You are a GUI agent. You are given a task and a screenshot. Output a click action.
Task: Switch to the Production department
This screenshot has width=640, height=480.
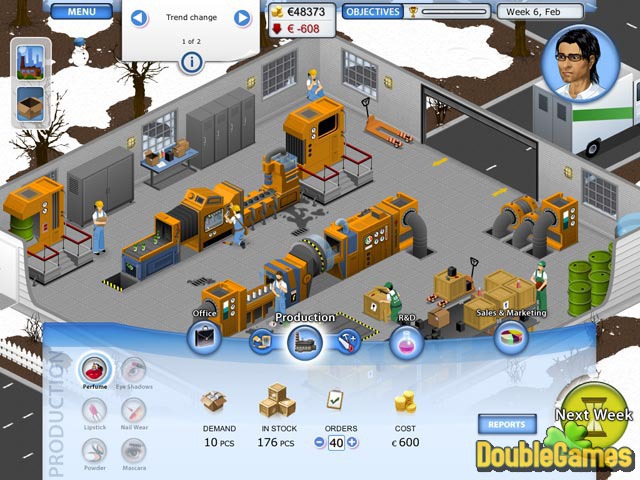pyautogui.click(x=304, y=343)
